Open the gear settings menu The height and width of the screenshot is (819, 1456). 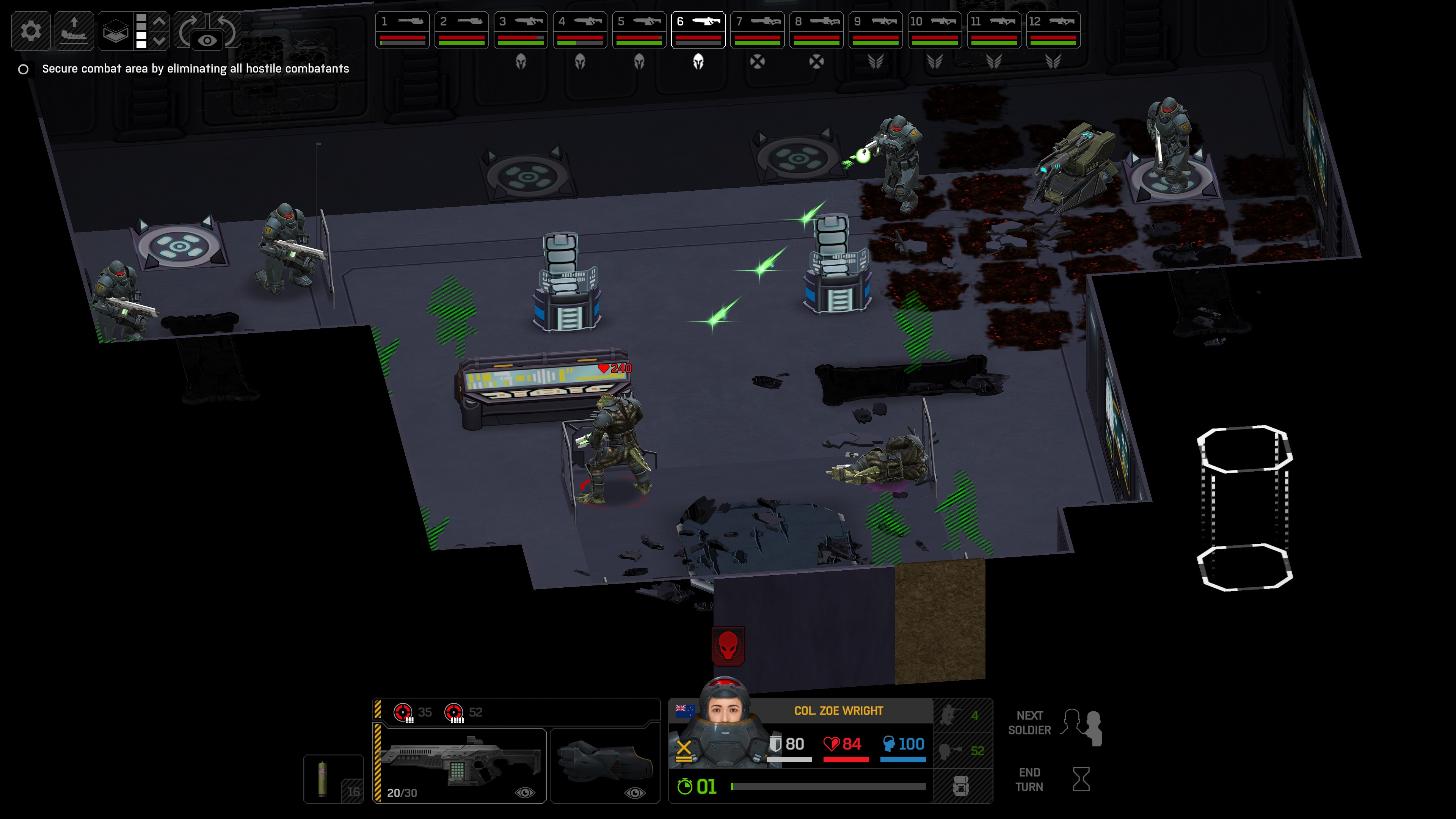pos(30,30)
